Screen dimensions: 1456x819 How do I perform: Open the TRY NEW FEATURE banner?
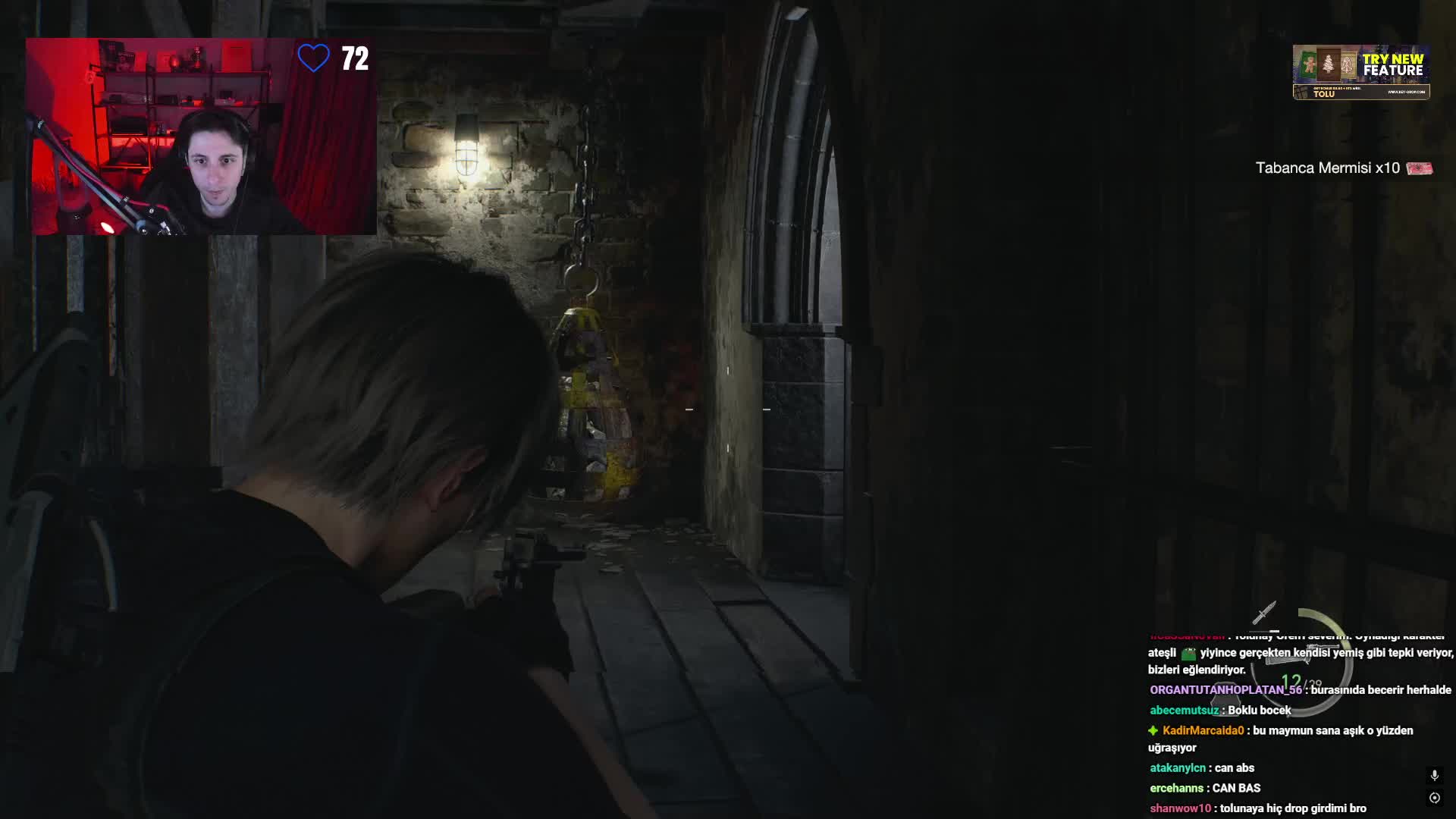click(1361, 72)
